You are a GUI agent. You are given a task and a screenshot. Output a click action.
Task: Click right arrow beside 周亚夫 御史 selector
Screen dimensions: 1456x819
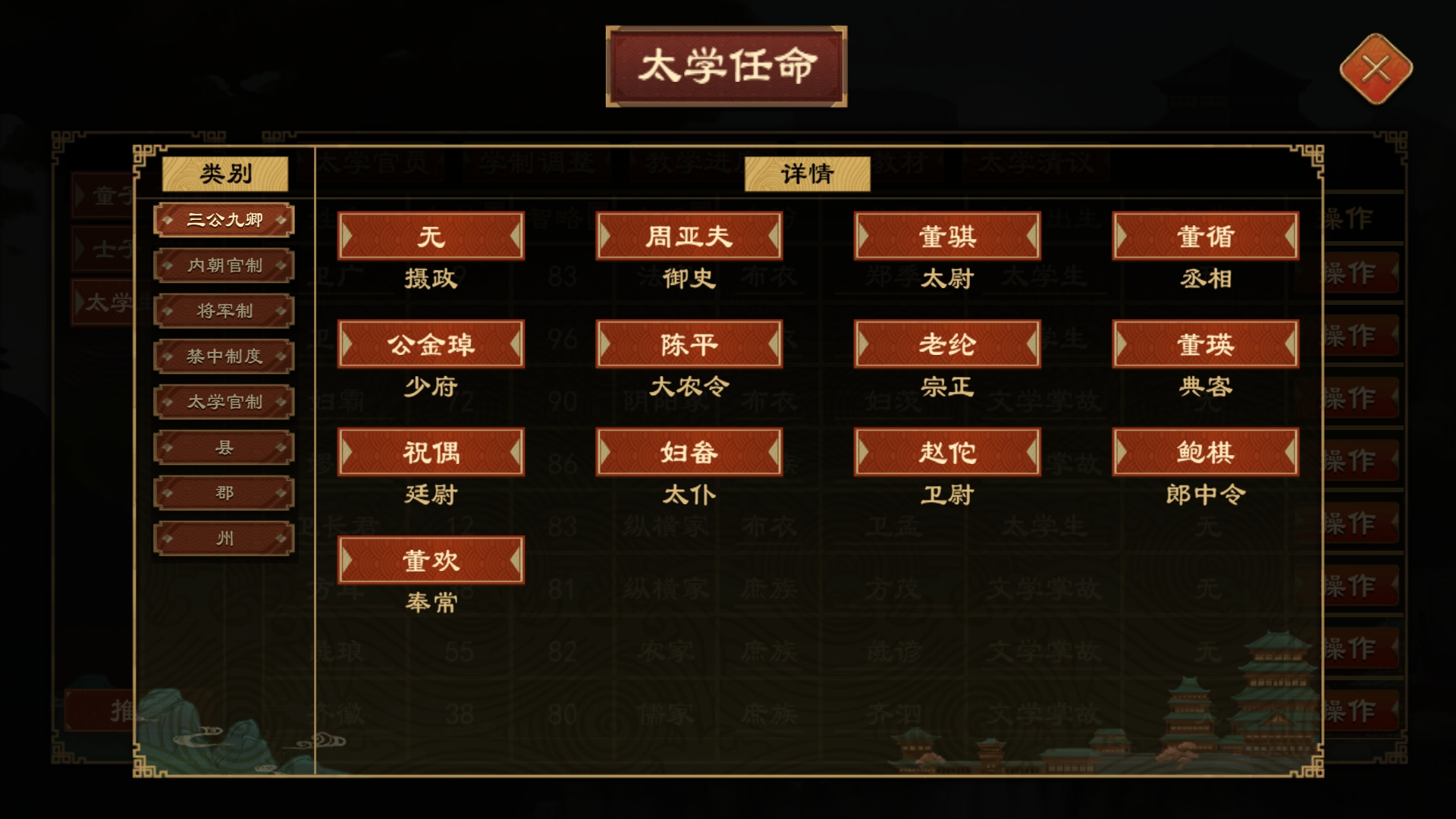[x=773, y=236]
